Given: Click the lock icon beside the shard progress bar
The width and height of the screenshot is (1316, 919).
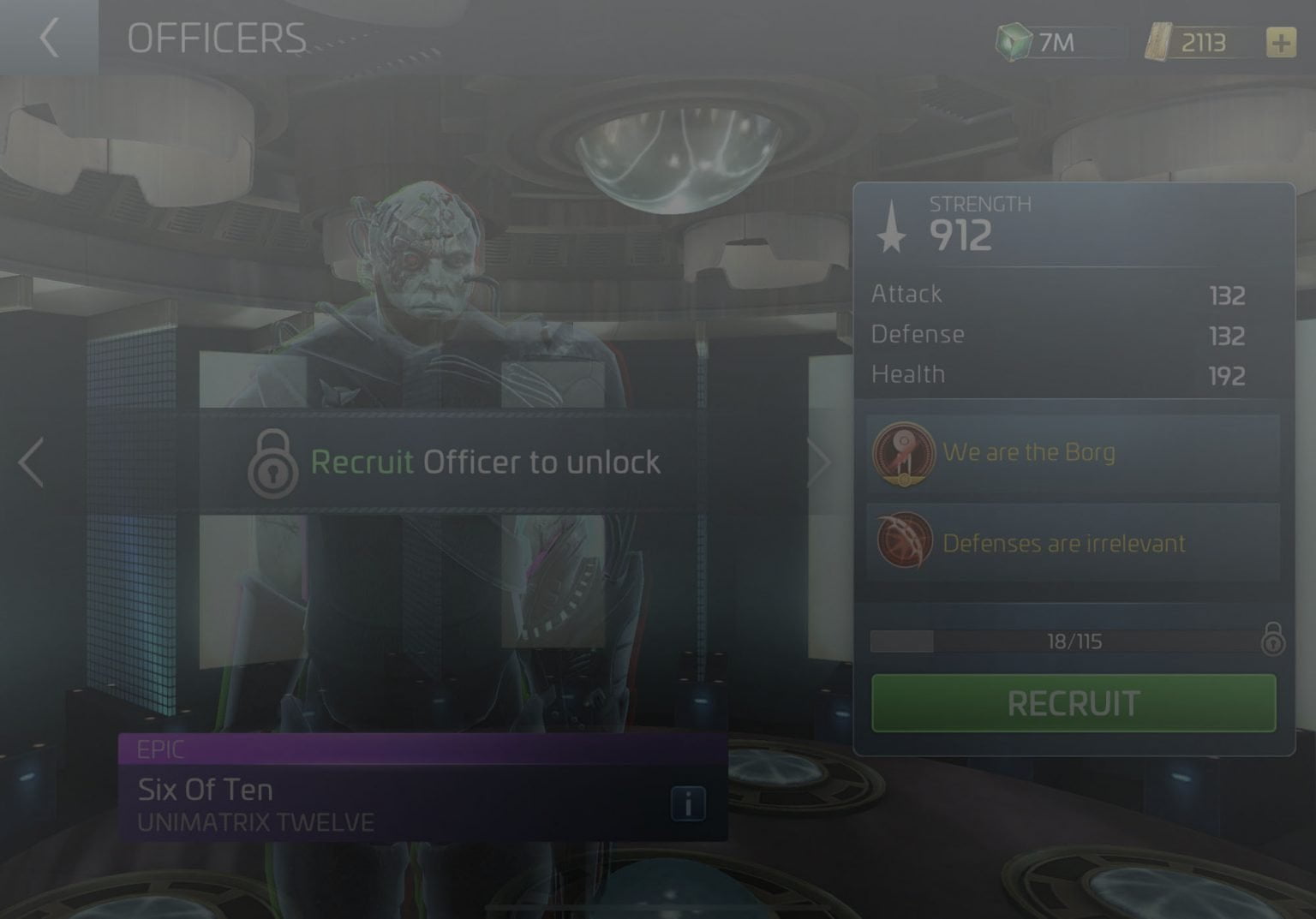Looking at the screenshot, I should 1274,641.
